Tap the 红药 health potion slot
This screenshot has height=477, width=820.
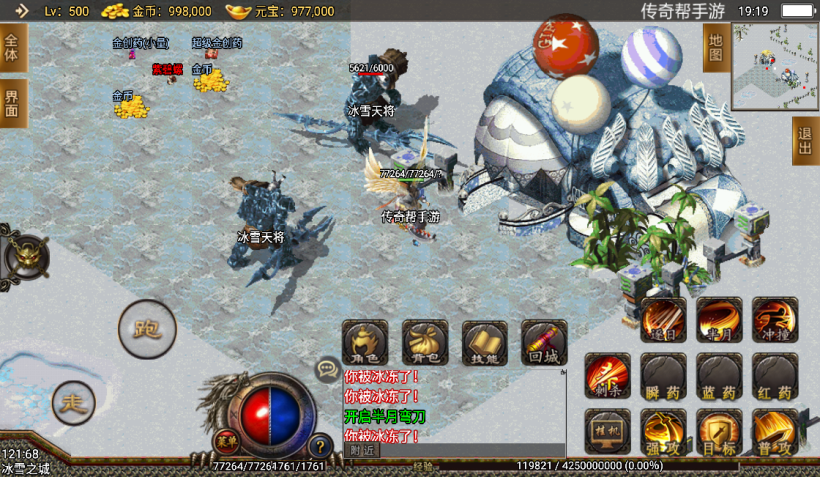click(x=775, y=376)
